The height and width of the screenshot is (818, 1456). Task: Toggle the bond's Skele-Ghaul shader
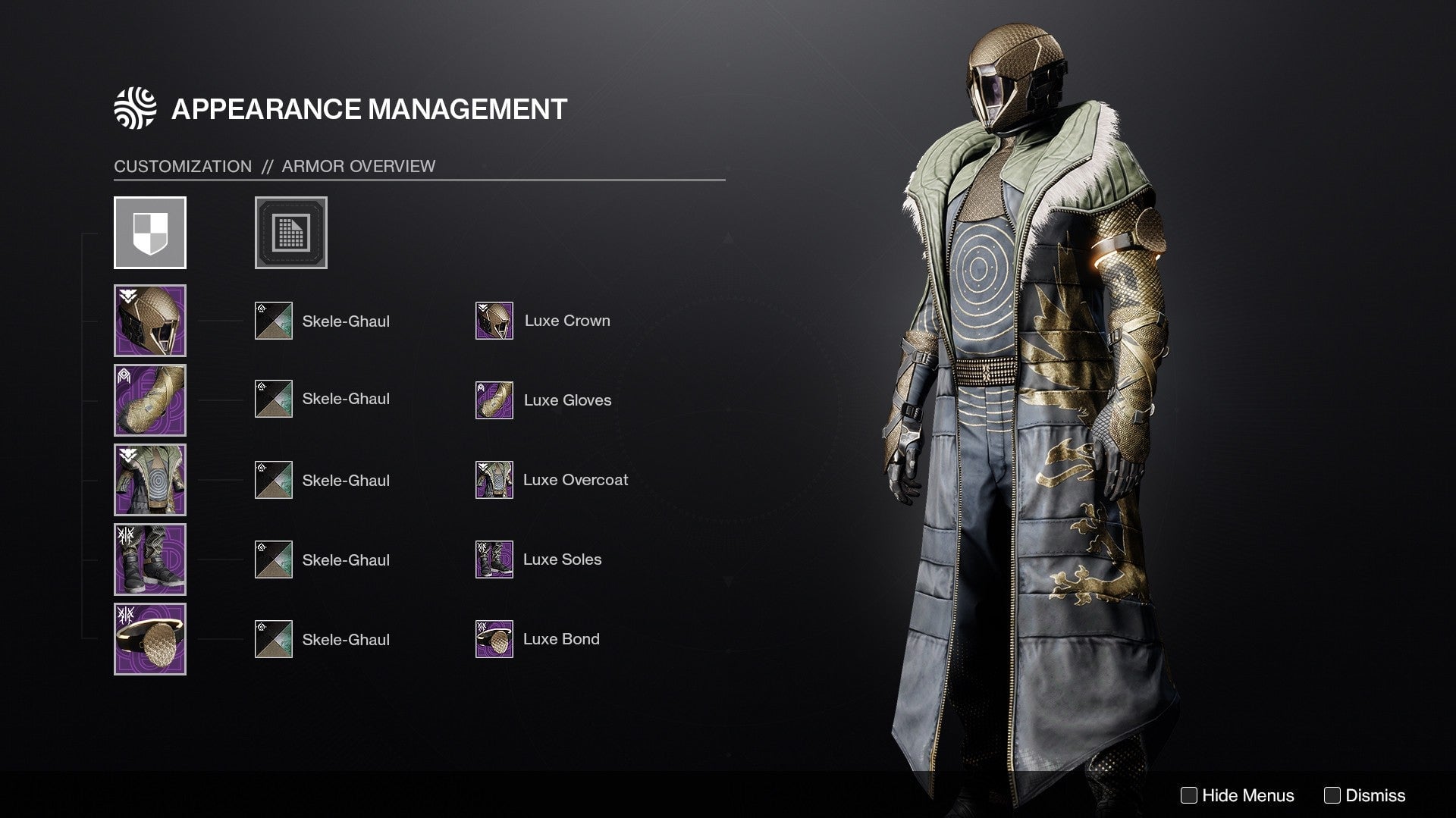click(x=272, y=639)
